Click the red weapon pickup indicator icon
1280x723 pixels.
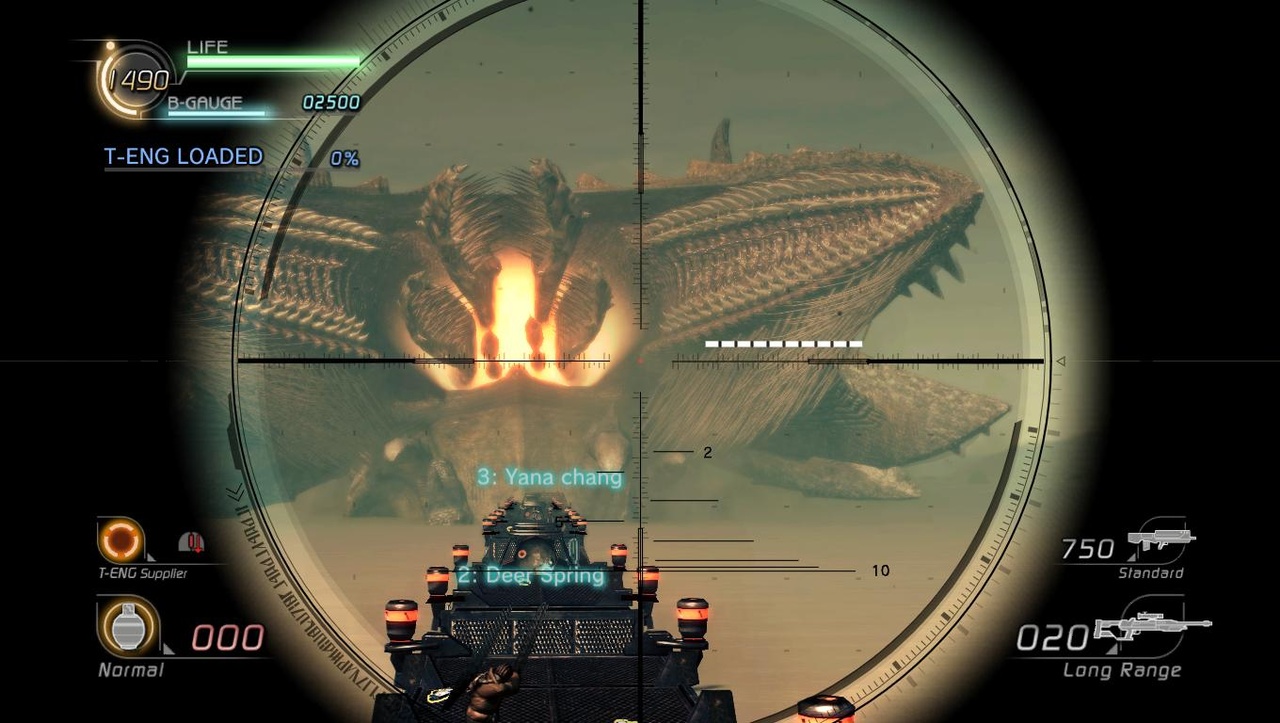[x=194, y=541]
